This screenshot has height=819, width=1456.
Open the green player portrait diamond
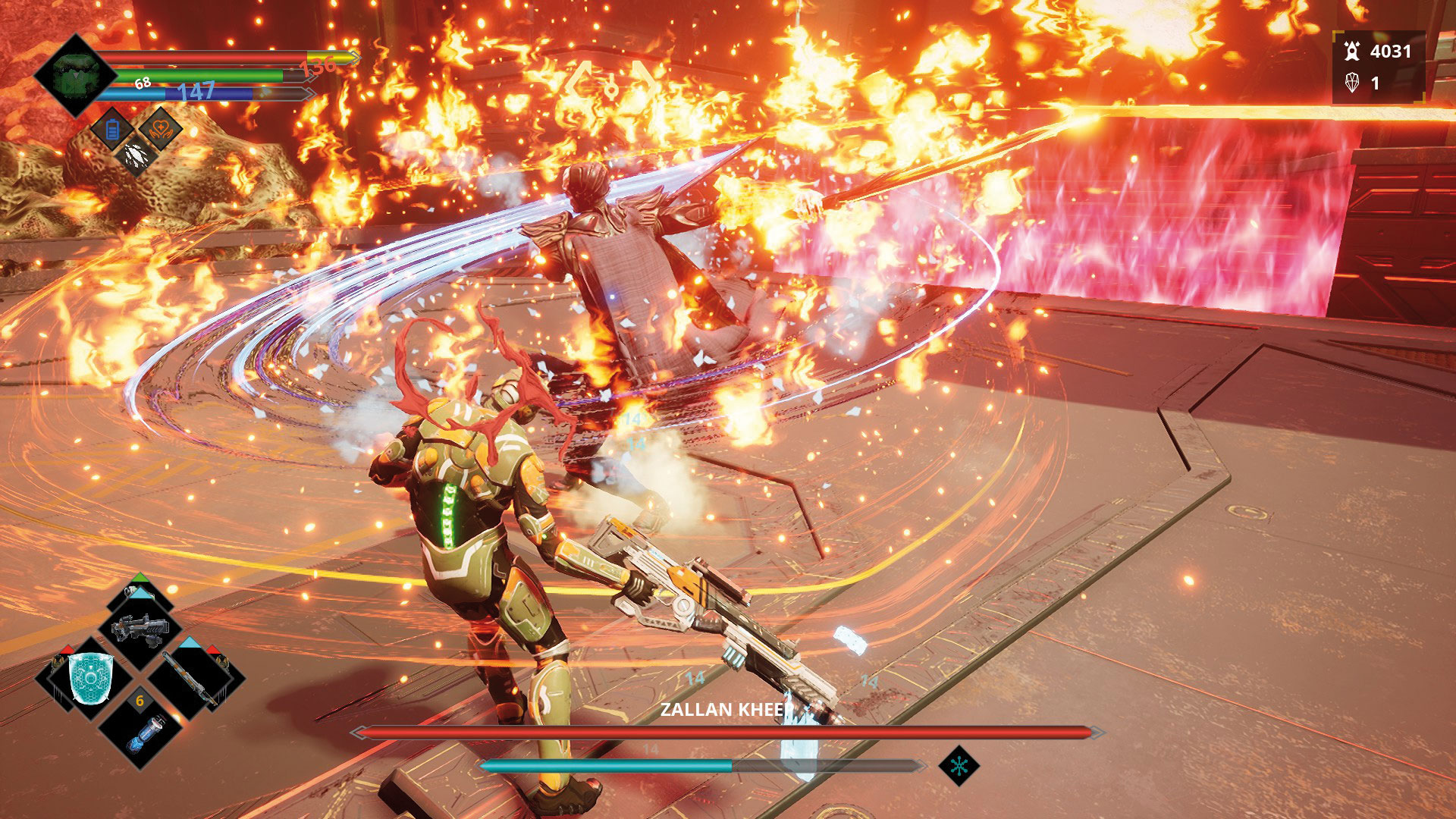pyautogui.click(x=74, y=77)
